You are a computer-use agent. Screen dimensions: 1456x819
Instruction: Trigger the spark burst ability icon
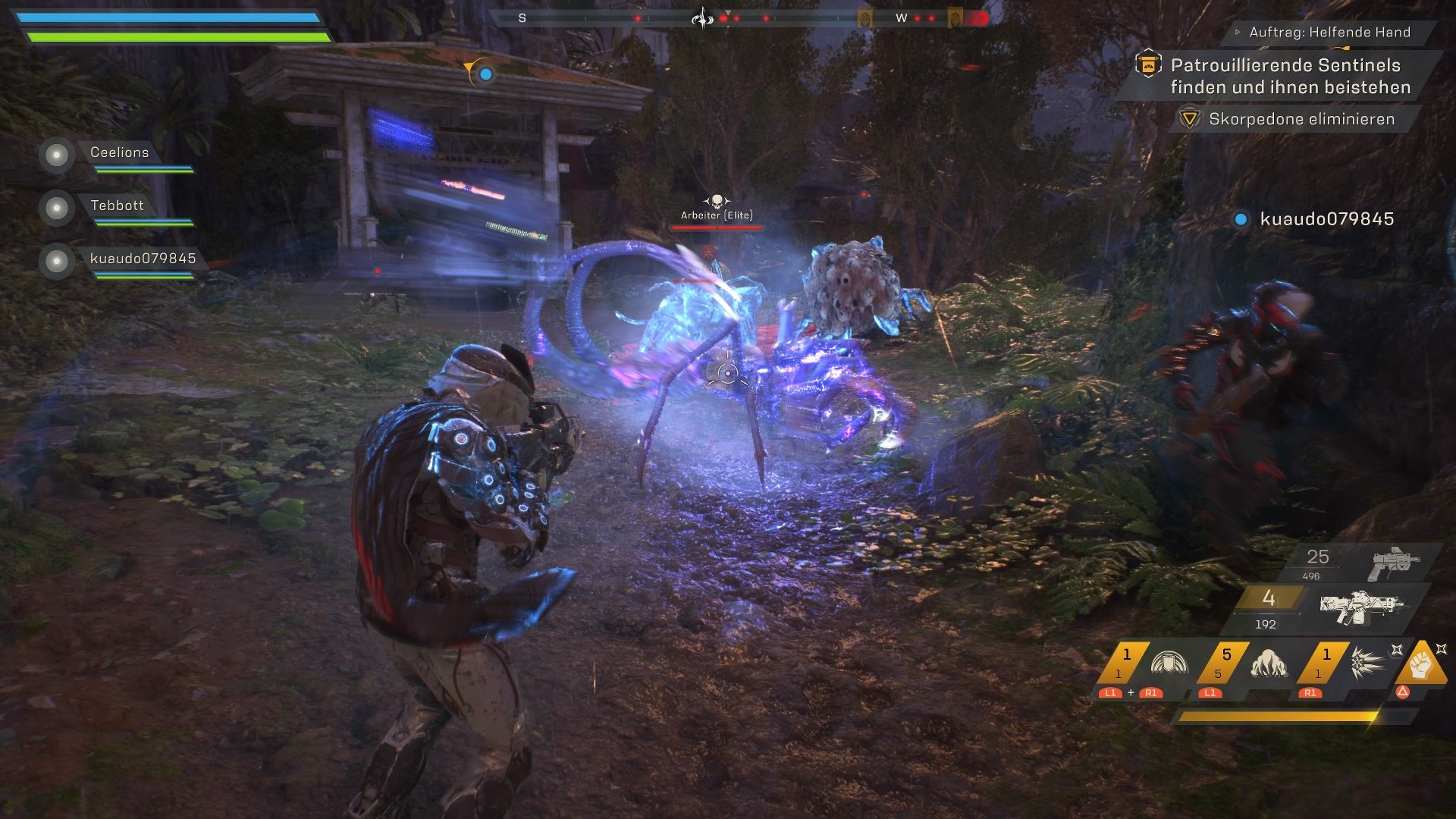(1367, 664)
